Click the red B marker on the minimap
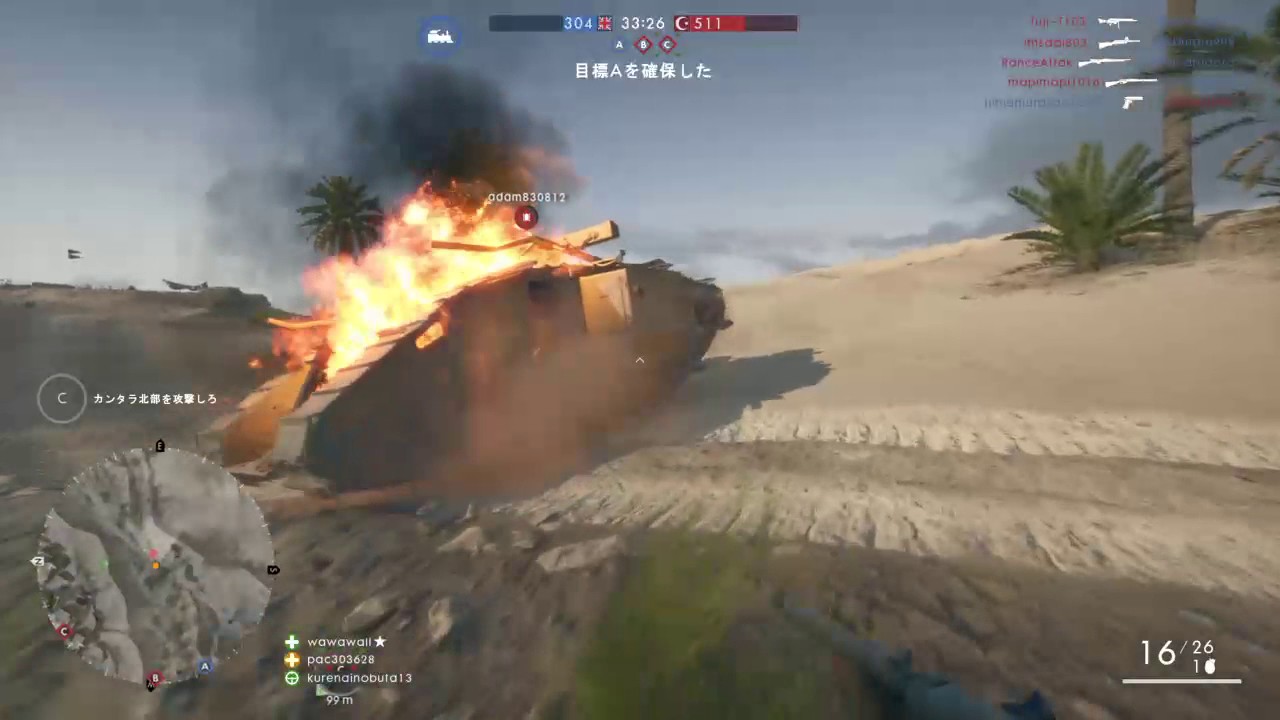The height and width of the screenshot is (720, 1280). 154,678
